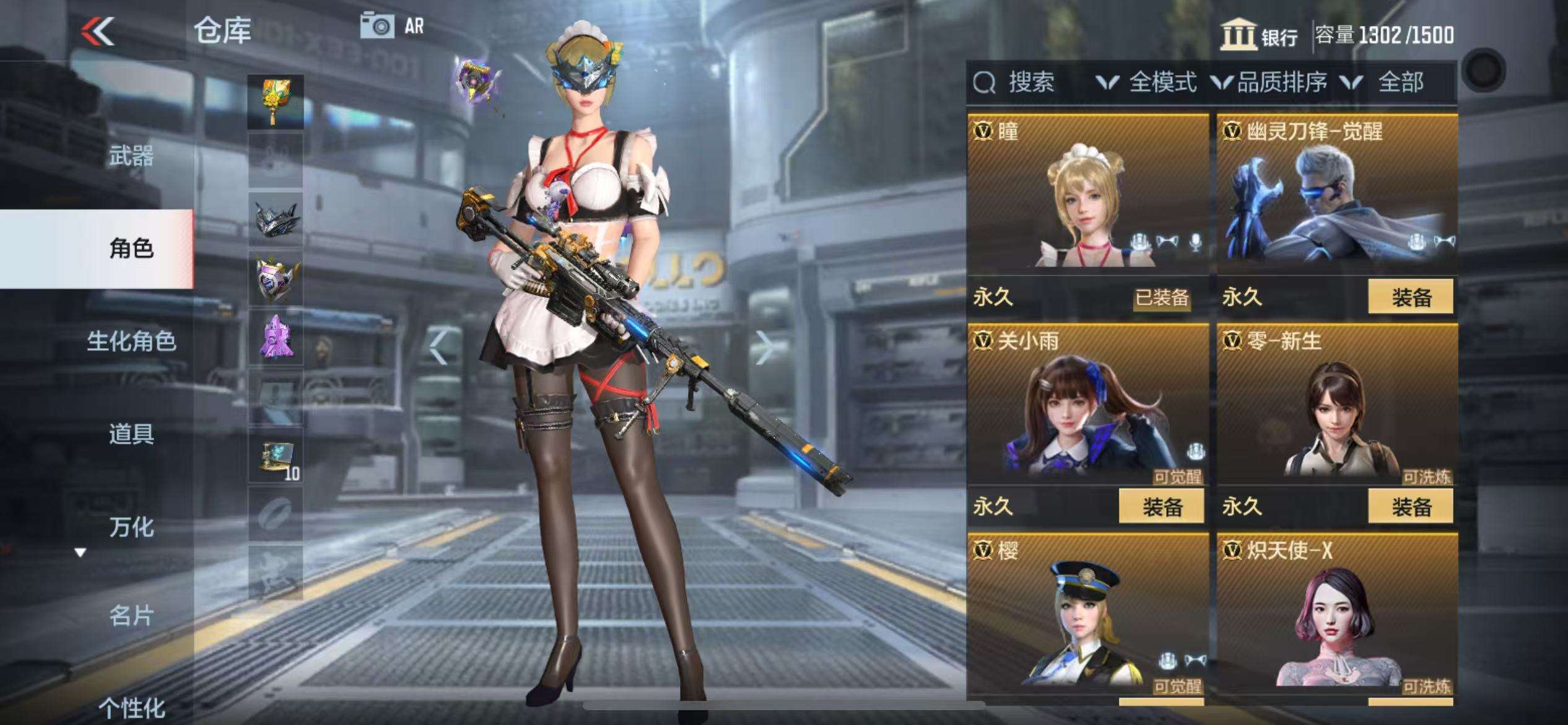Select the 万化 tab

point(131,527)
